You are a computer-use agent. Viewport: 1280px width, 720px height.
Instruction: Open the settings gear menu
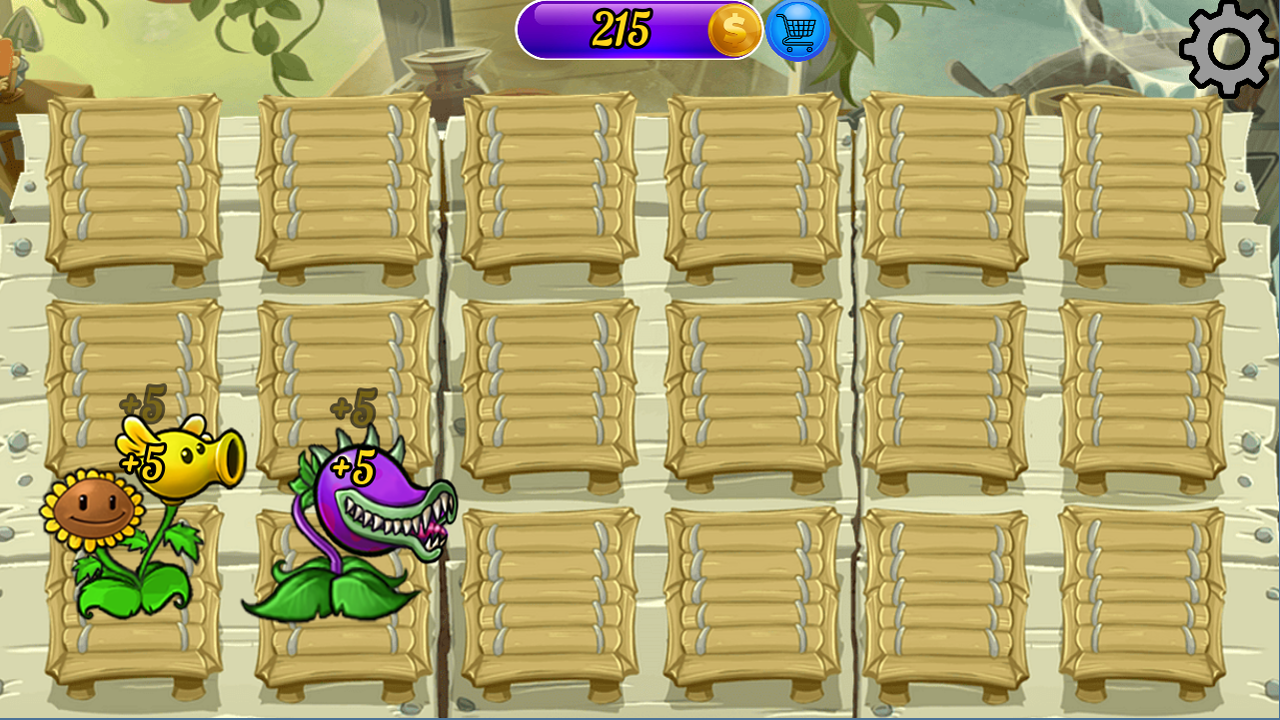pyautogui.click(x=1228, y=45)
